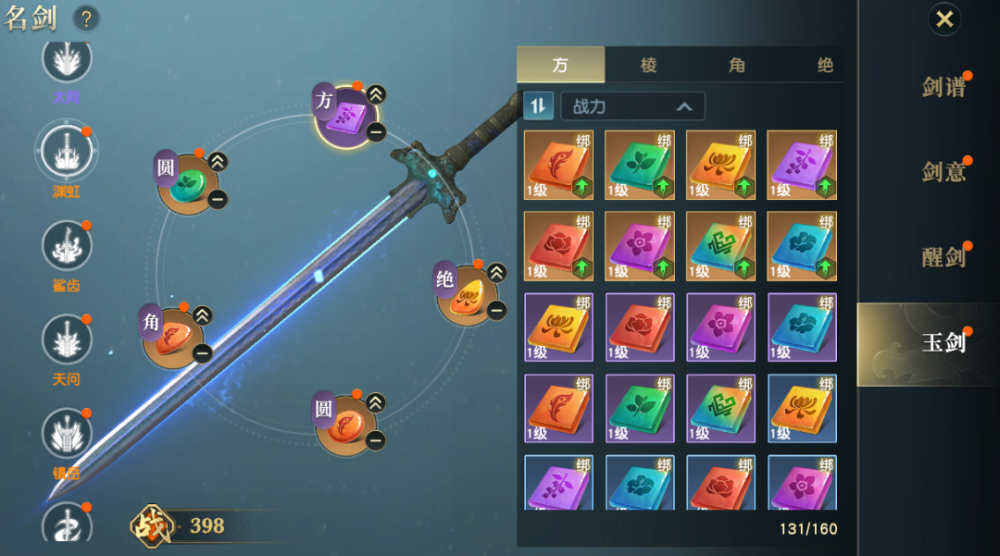Select the 玉剑 section

coord(943,342)
